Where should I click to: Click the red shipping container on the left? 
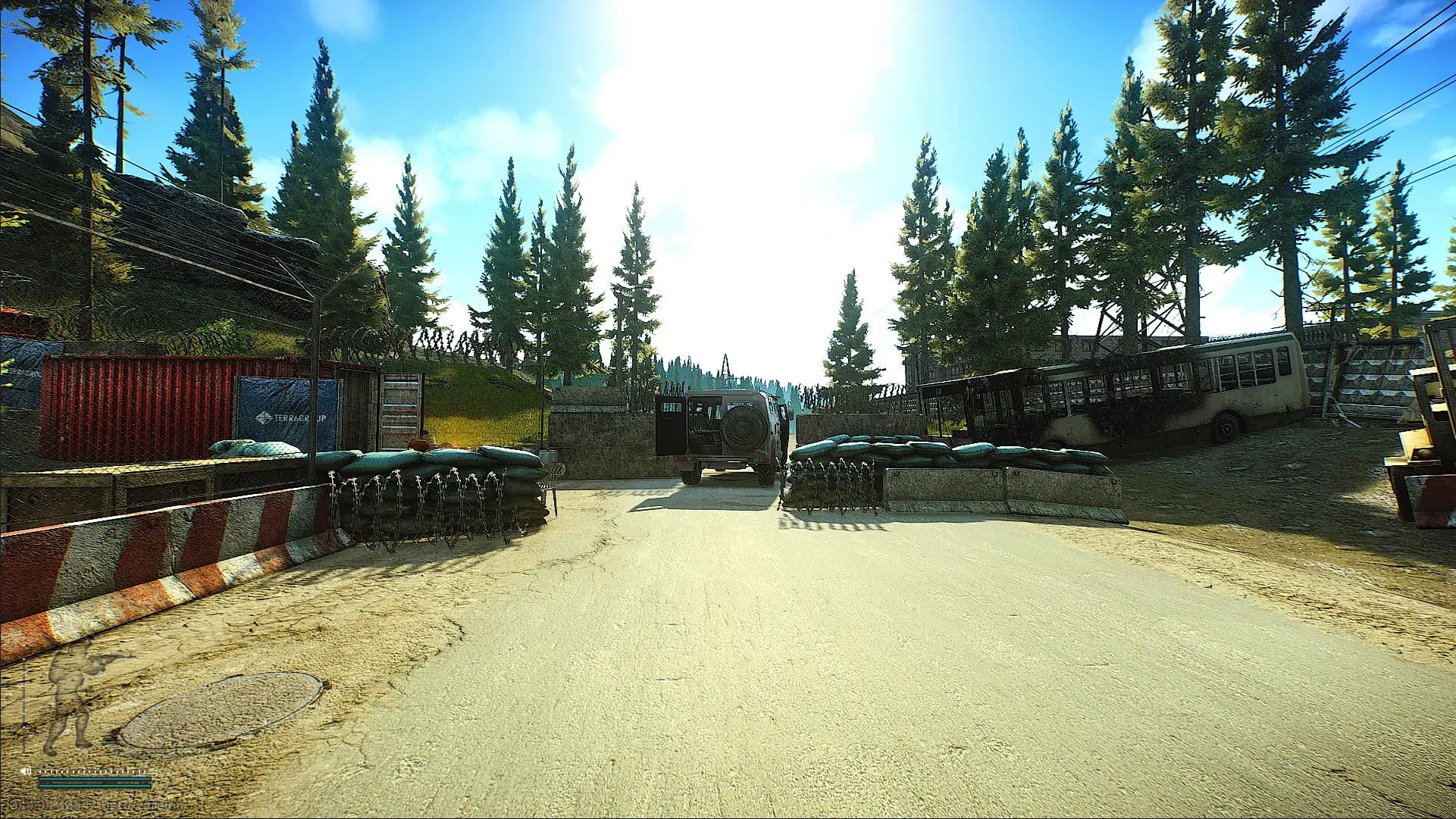136,394
